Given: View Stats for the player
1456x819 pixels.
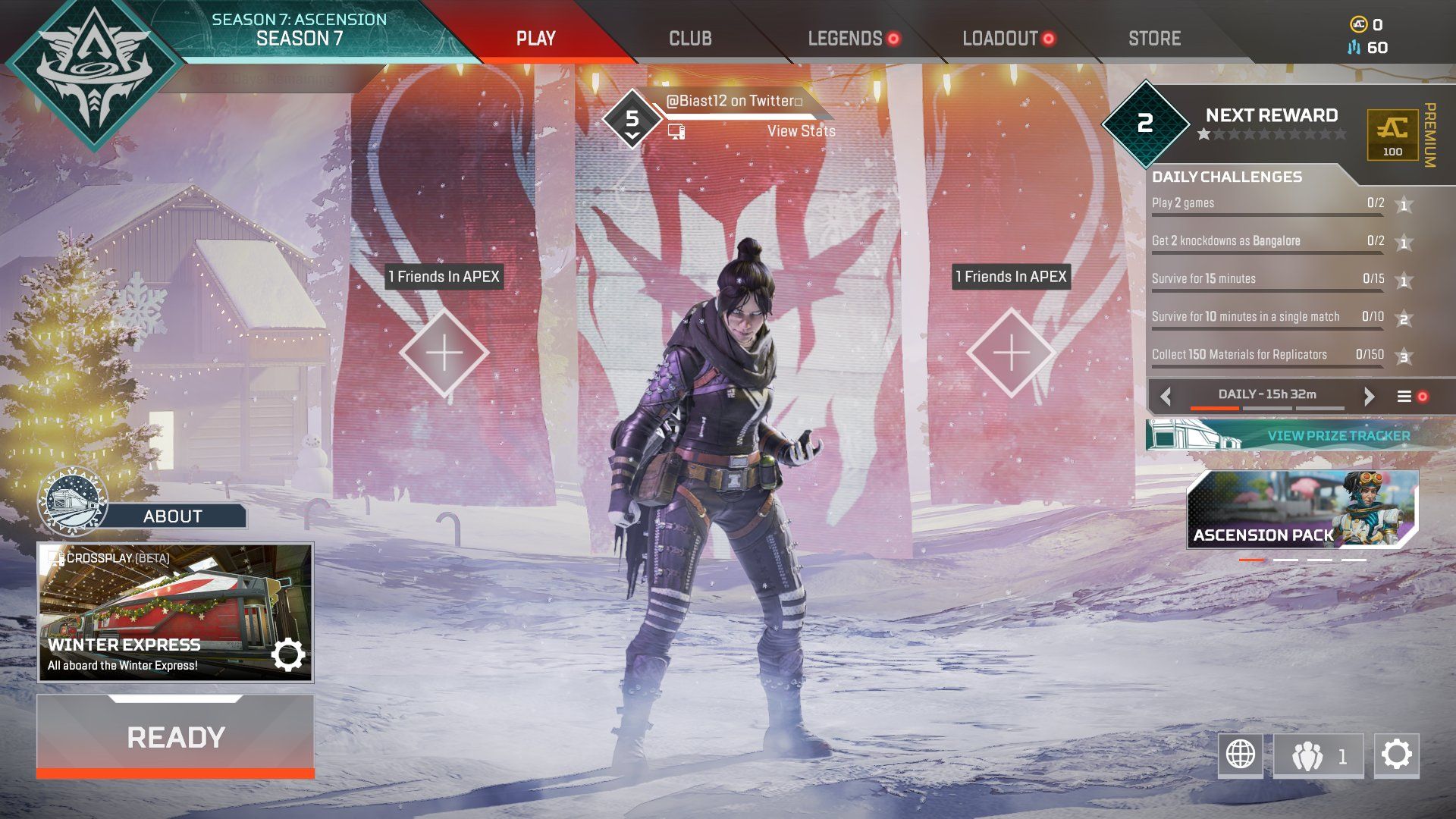Looking at the screenshot, I should pyautogui.click(x=801, y=131).
